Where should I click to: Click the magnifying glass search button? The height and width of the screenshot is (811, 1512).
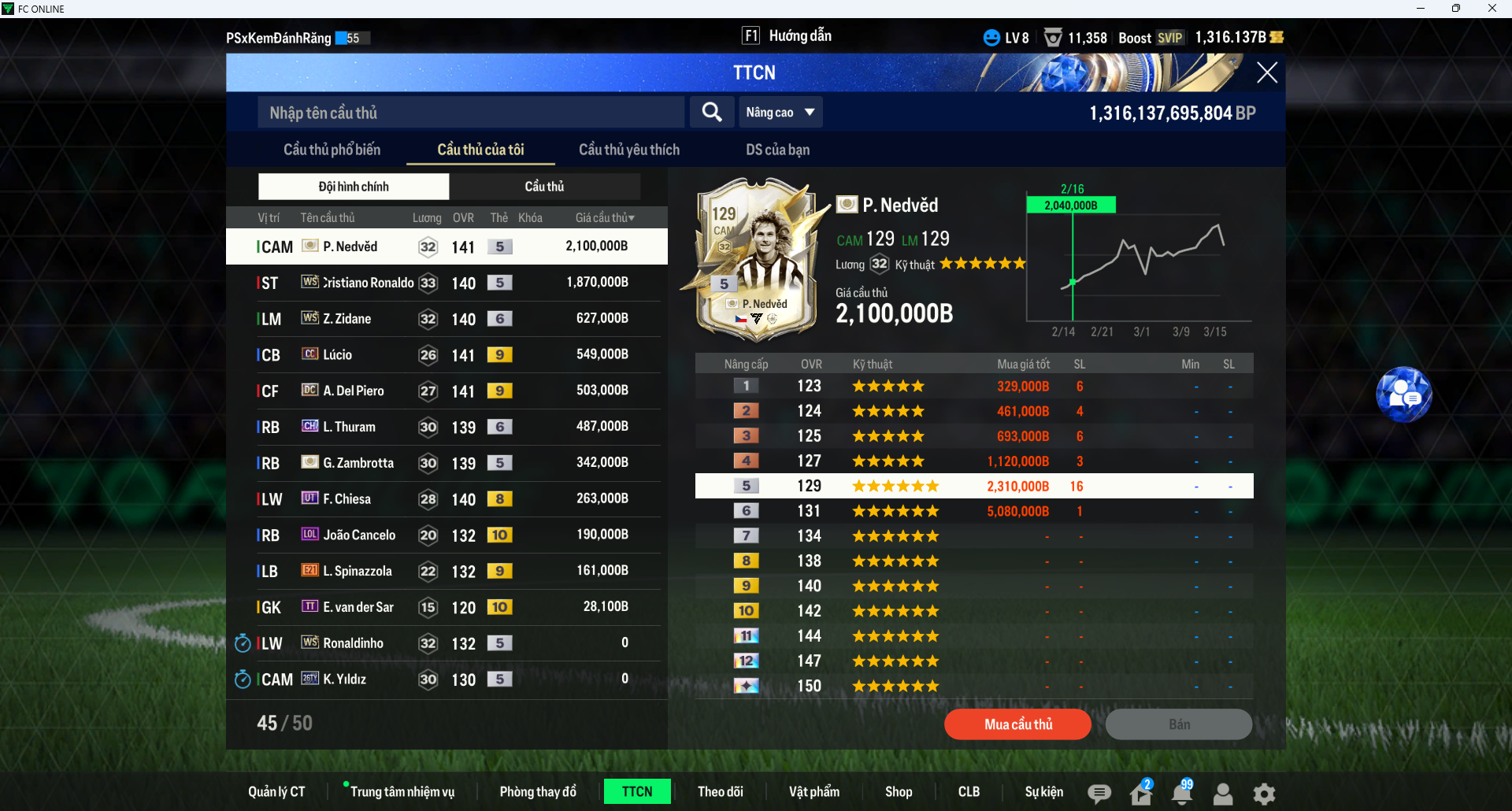pos(712,113)
